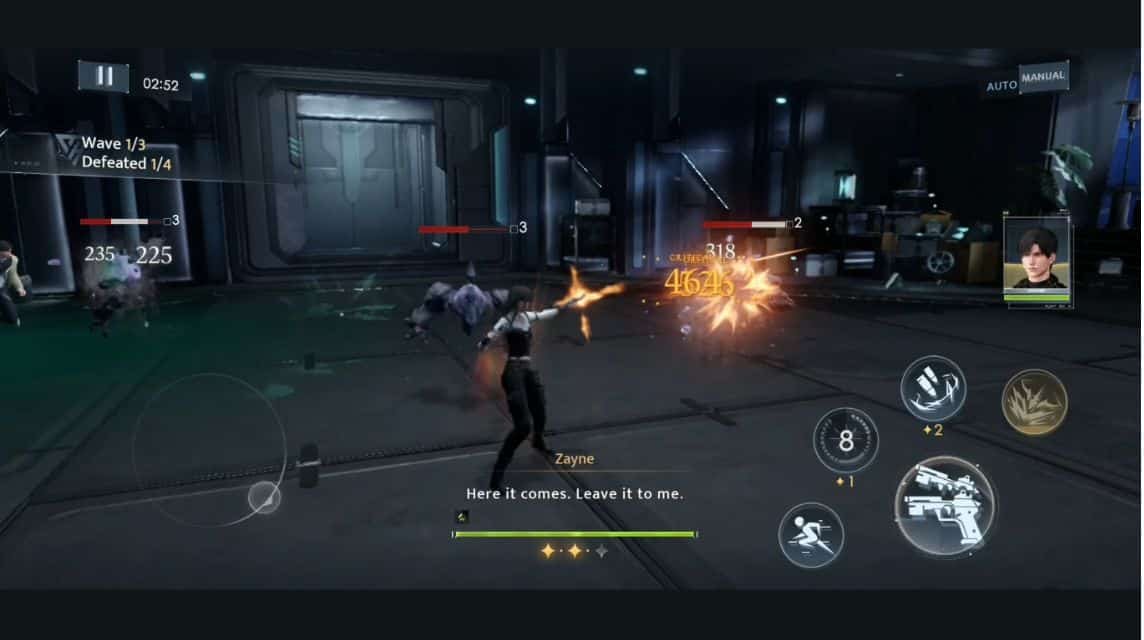The image size is (1144, 640).
Task: Trigger the bullet resonance skill icon
Action: click(x=932, y=388)
